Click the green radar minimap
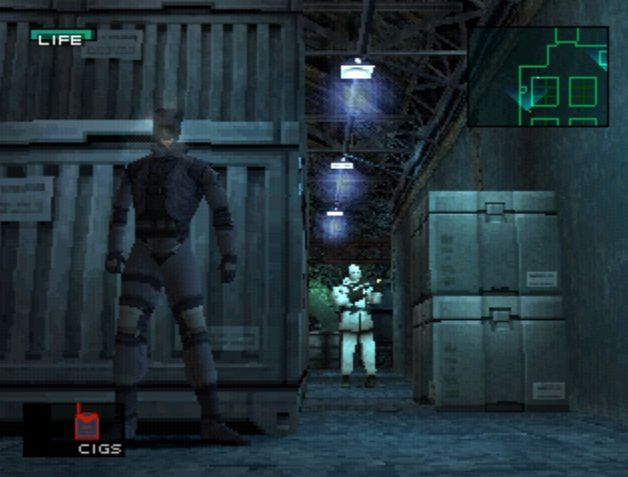Screen dimensions: 628x477 [537, 76]
